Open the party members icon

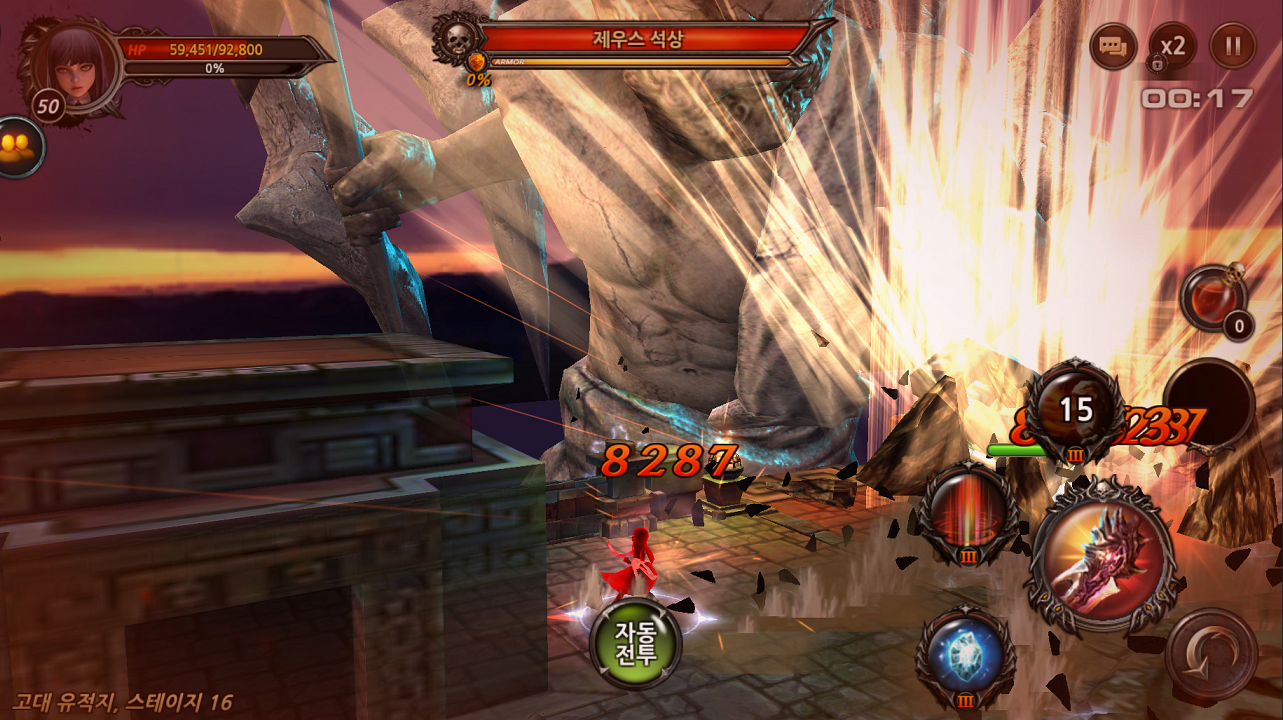pyautogui.click(x=17, y=147)
